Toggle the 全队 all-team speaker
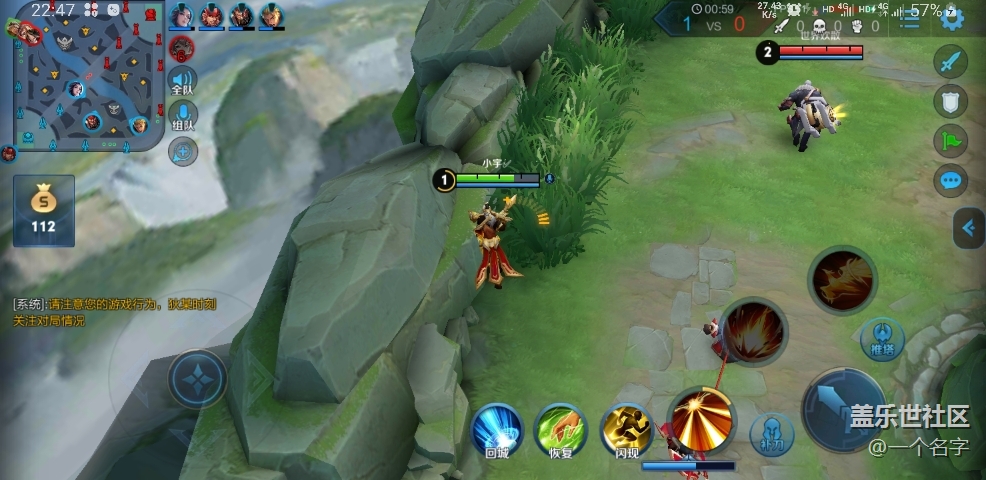Image resolution: width=986 pixels, height=480 pixels. [183, 82]
